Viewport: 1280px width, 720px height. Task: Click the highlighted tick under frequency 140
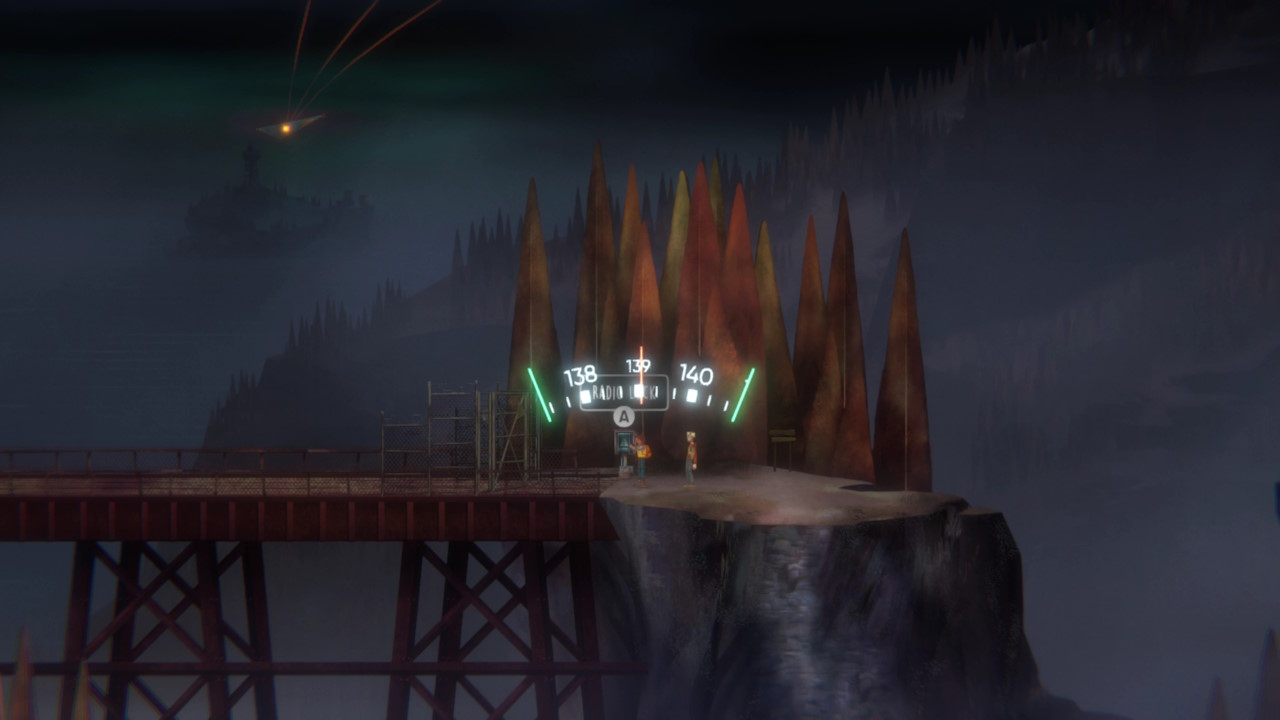click(690, 394)
